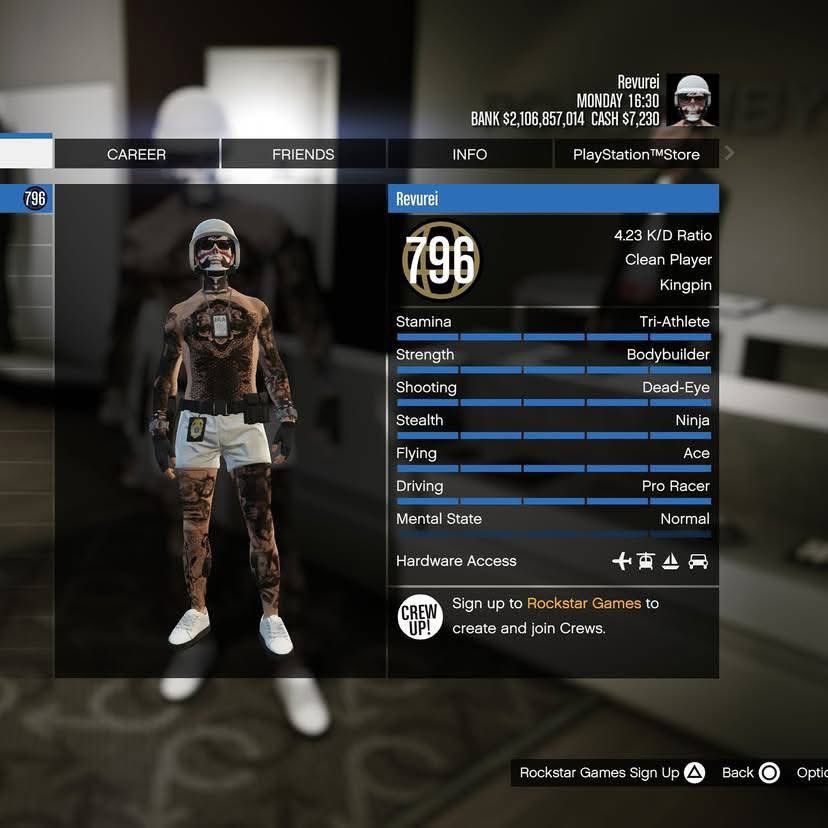Switch to the CAREER tab
The width and height of the screenshot is (828, 828).
136,154
